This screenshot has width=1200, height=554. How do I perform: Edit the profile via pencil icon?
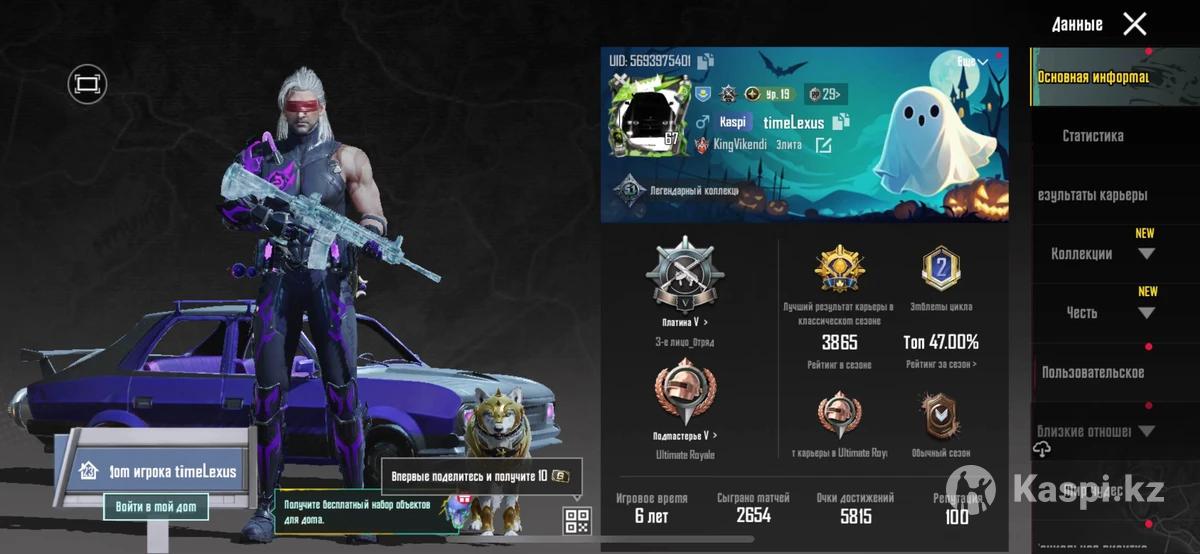[x=823, y=145]
